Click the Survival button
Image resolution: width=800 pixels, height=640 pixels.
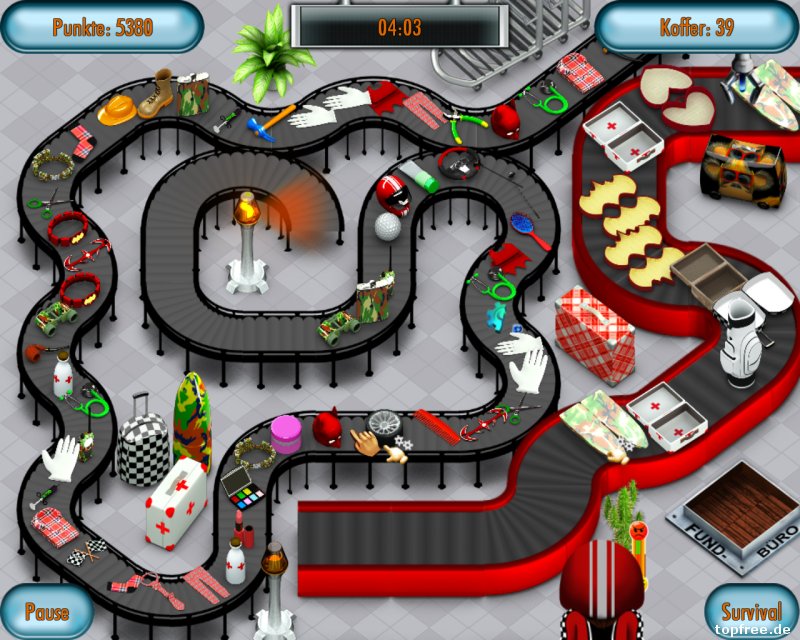[750, 611]
